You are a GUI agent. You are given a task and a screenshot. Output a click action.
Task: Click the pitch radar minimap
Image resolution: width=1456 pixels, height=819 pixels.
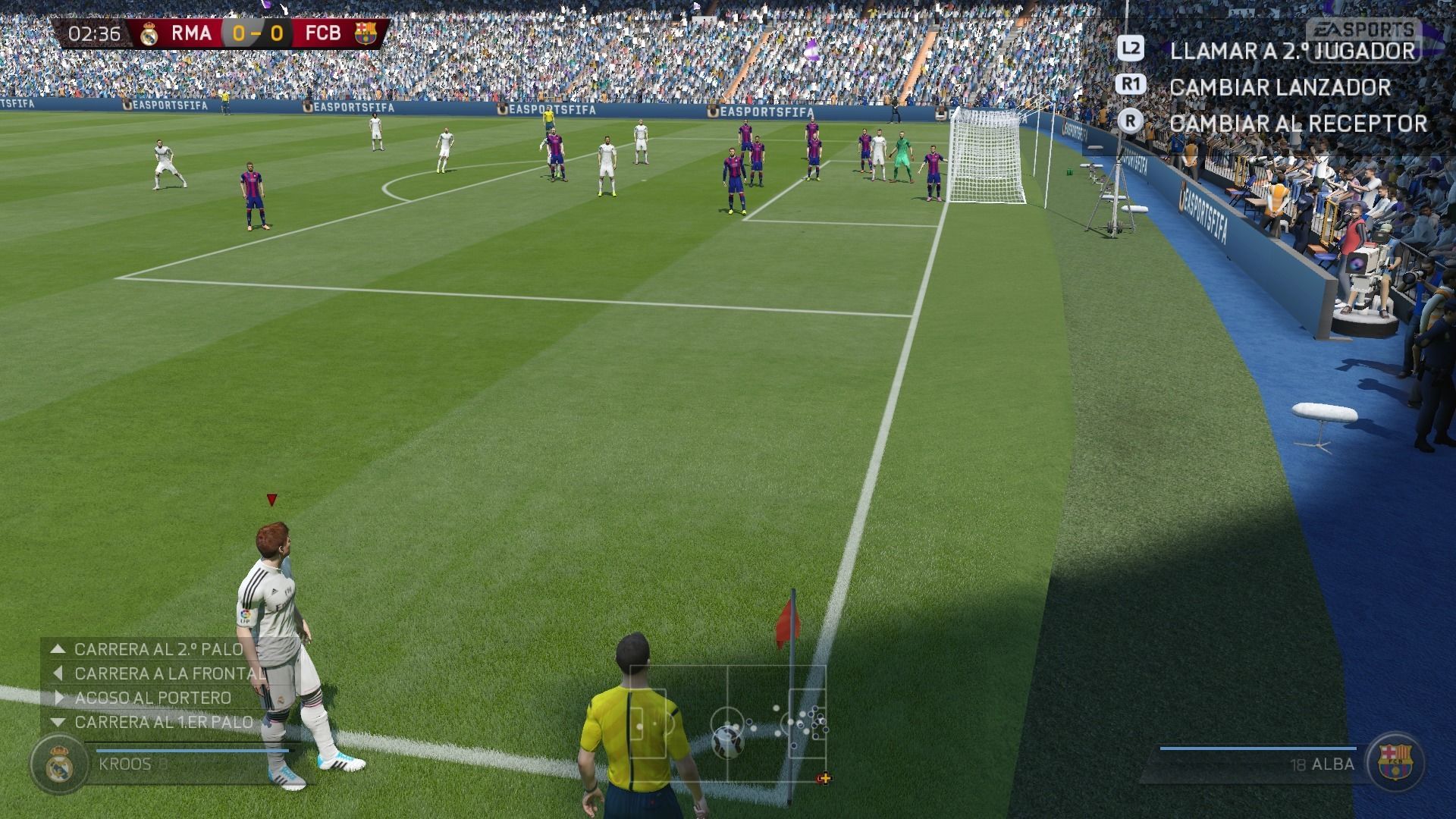tap(728, 724)
